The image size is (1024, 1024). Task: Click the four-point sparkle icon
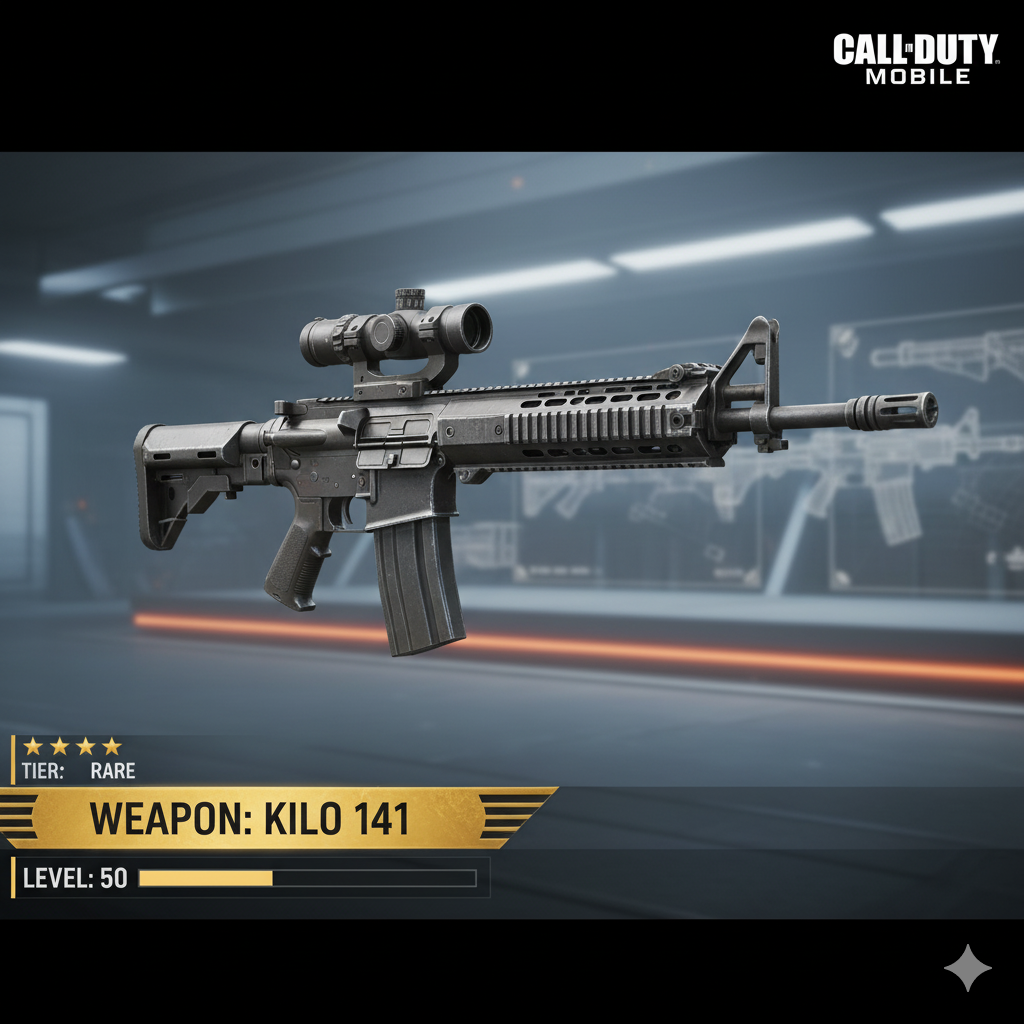coord(967,967)
